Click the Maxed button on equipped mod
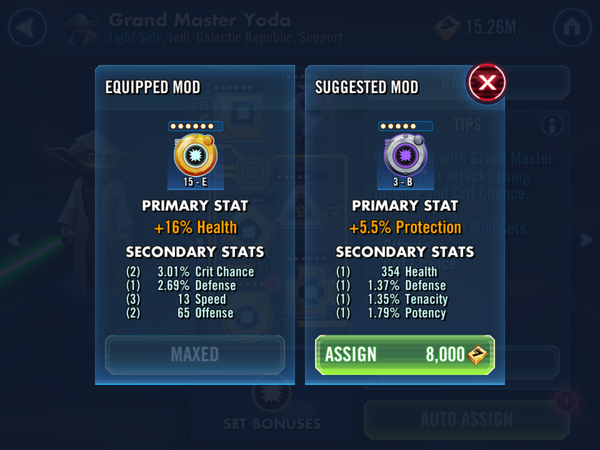Viewport: 600px width, 450px height. coord(195,354)
